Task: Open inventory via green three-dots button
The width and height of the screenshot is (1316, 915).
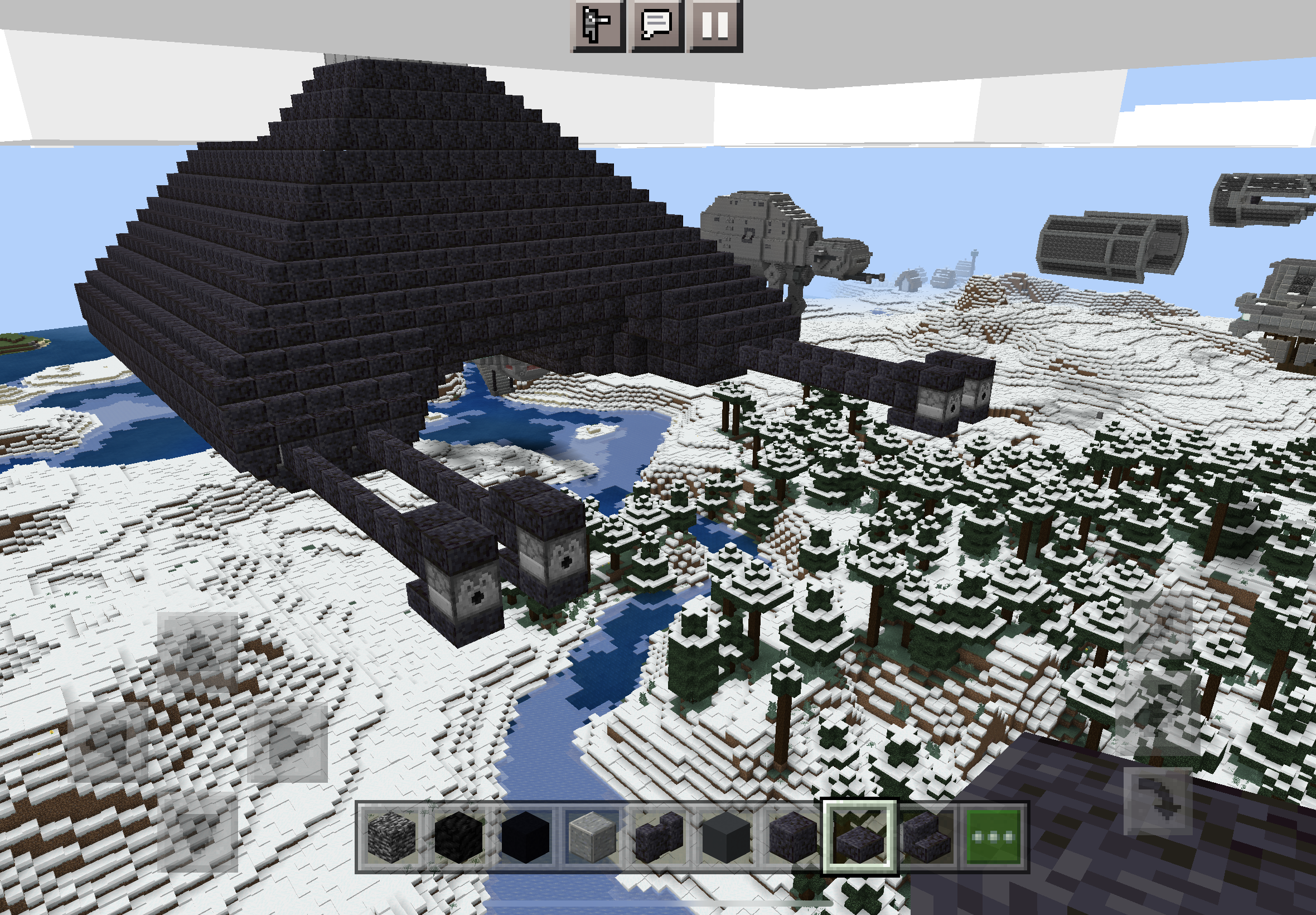Action: pos(994,837)
